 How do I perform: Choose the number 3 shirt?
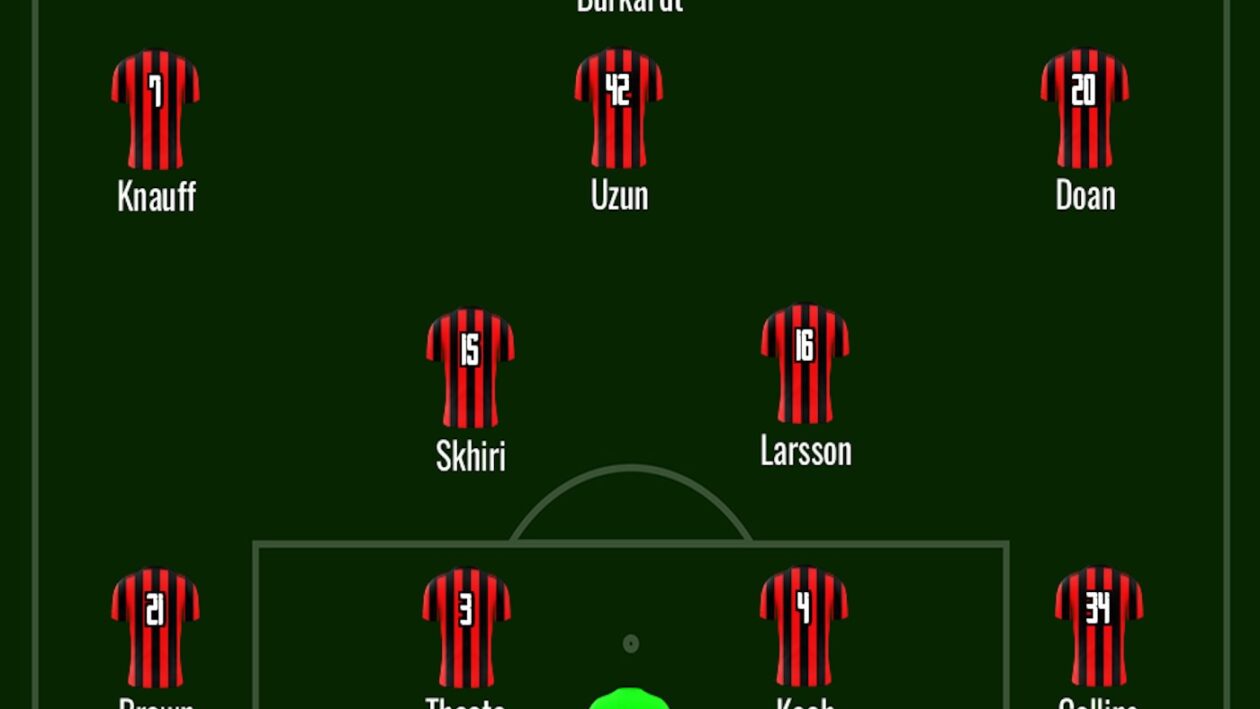(x=466, y=627)
